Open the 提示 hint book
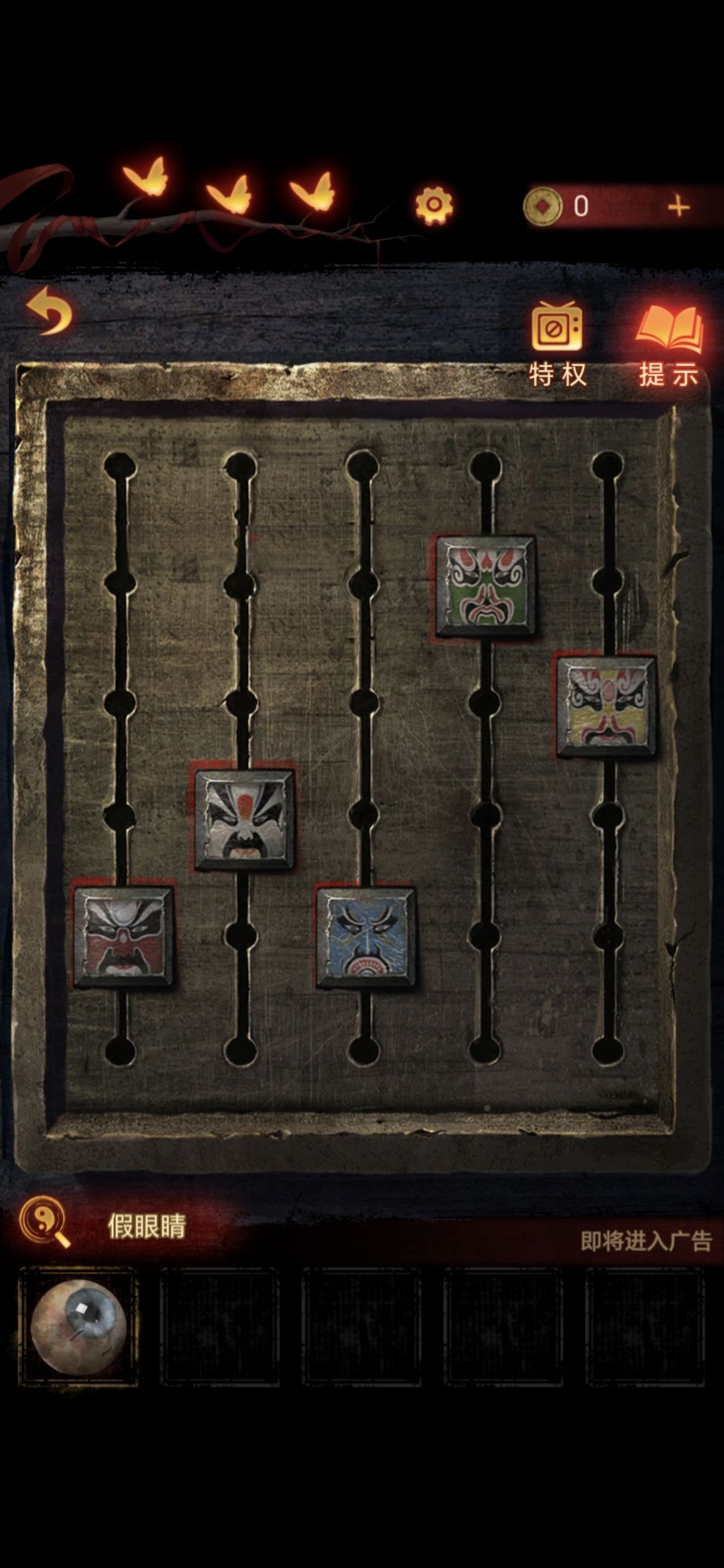This screenshot has width=724, height=1568. click(670, 328)
